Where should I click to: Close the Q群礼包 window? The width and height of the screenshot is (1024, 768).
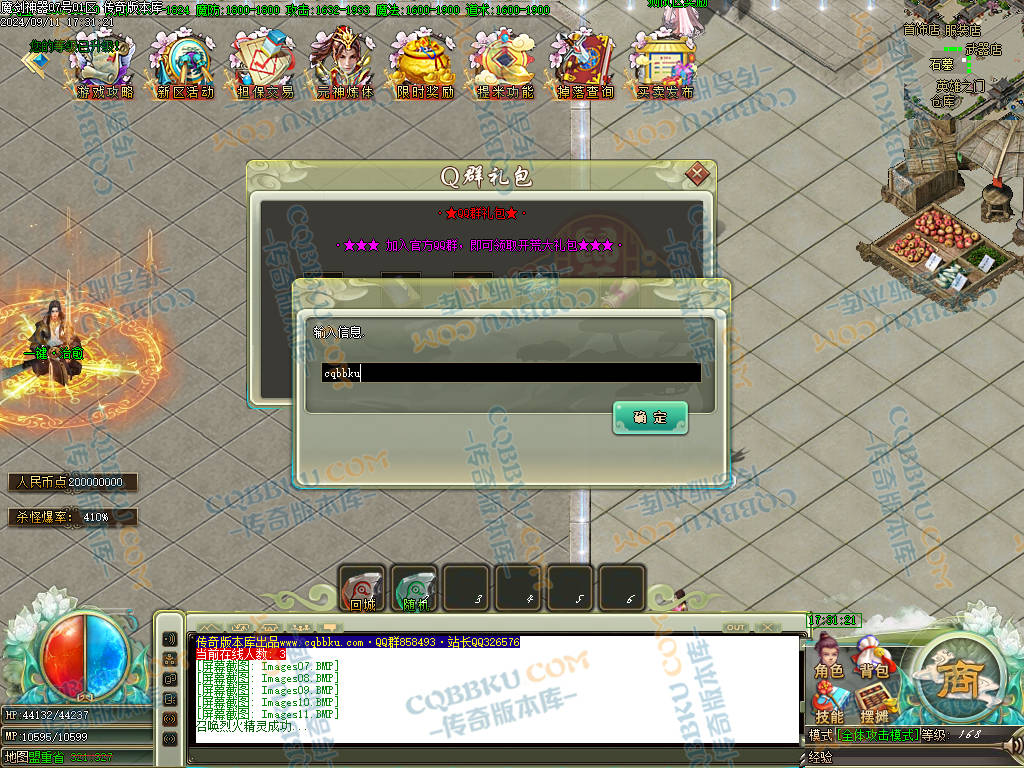click(697, 175)
